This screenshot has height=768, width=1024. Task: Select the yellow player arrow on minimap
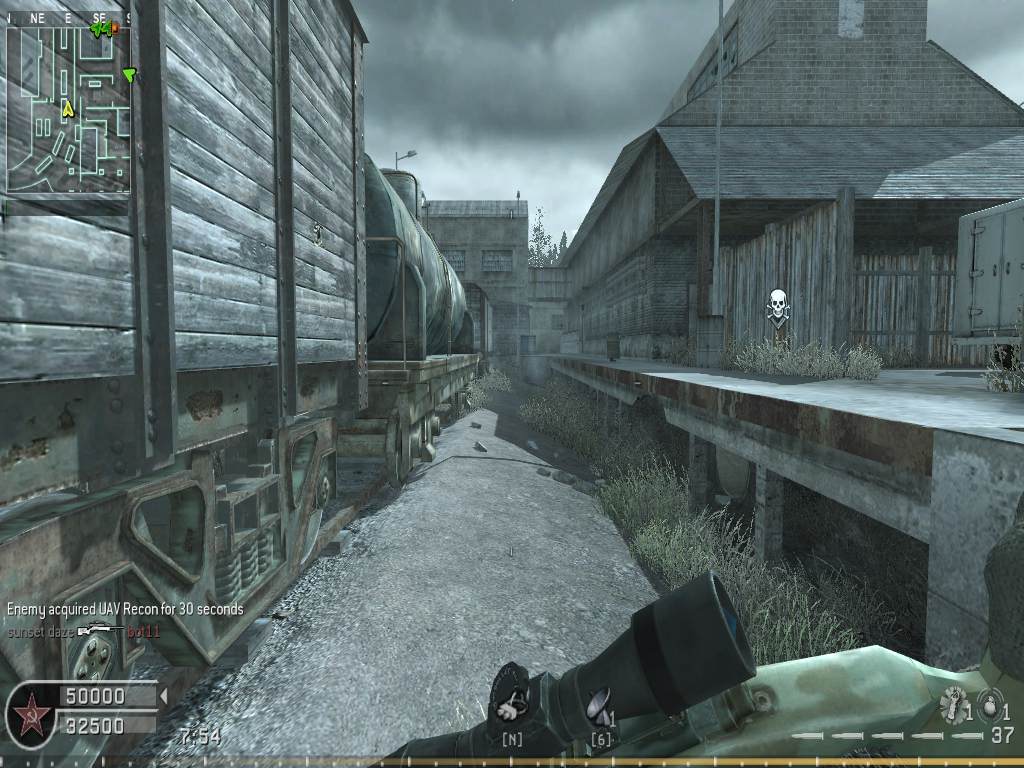pyautogui.click(x=68, y=109)
